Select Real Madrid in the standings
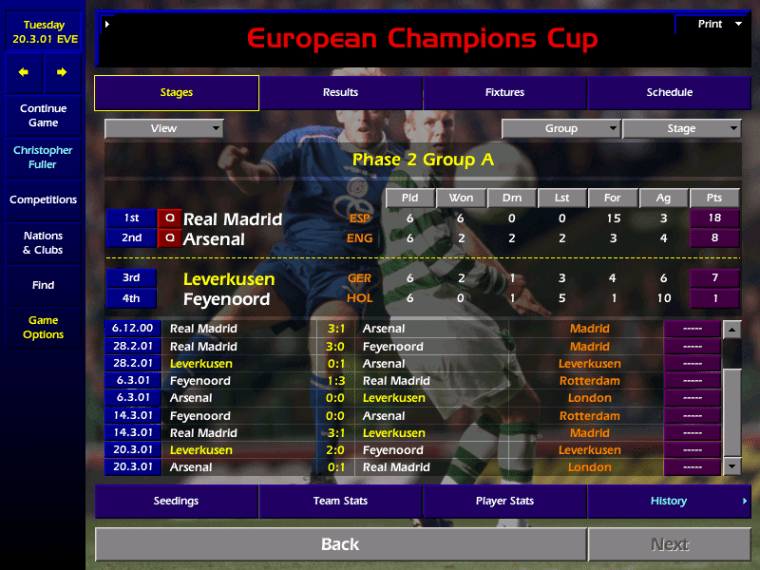 [x=233, y=219]
